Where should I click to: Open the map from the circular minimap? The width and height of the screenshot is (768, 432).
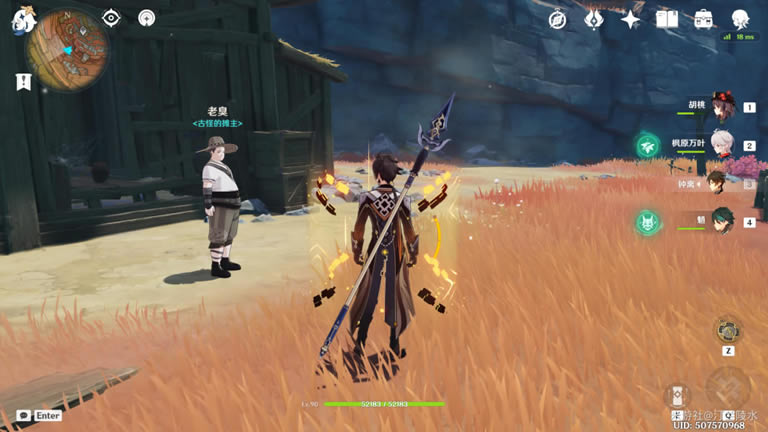[66, 45]
